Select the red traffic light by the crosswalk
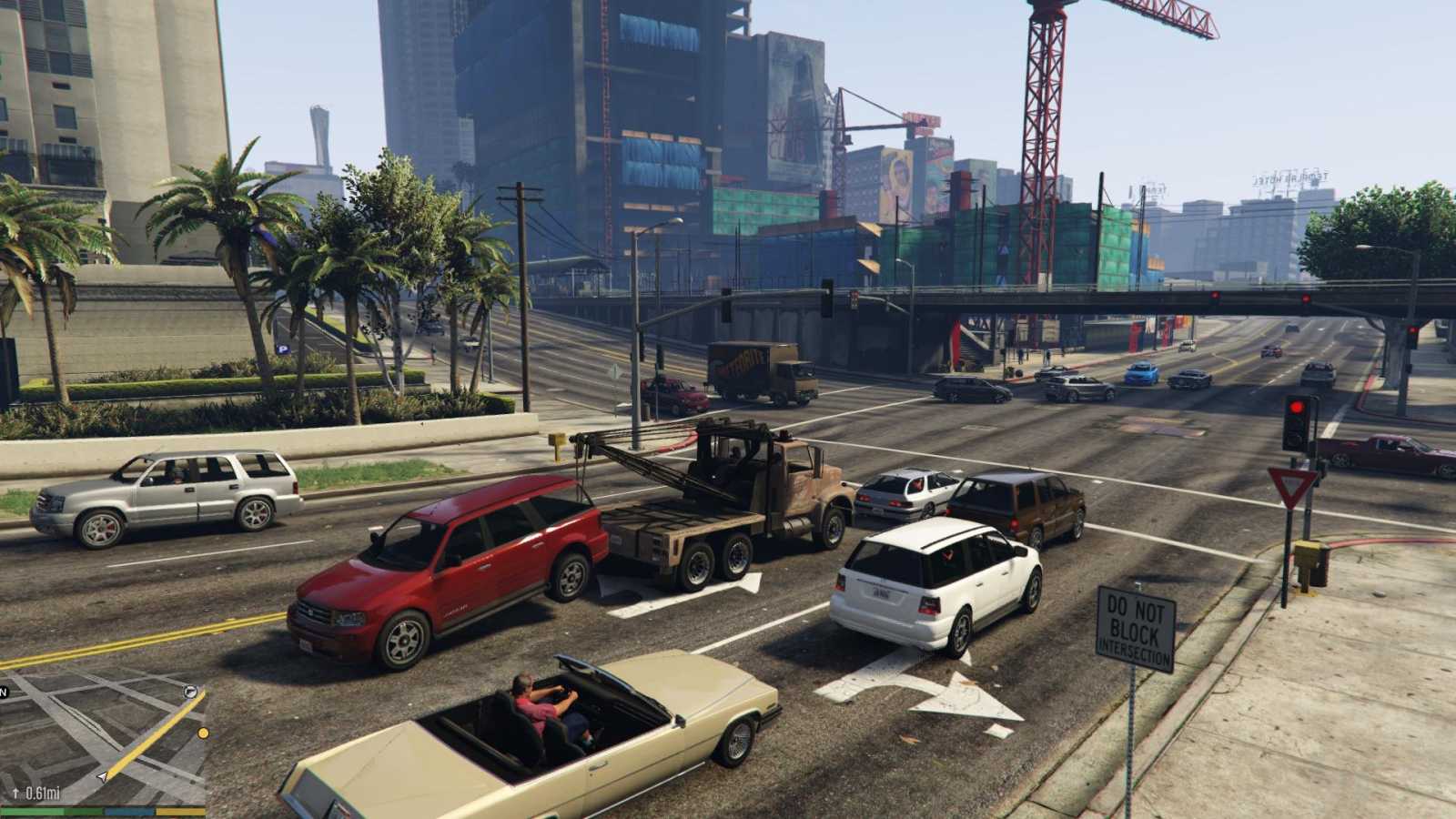Screen dimensions: 1456x819 1296,407
